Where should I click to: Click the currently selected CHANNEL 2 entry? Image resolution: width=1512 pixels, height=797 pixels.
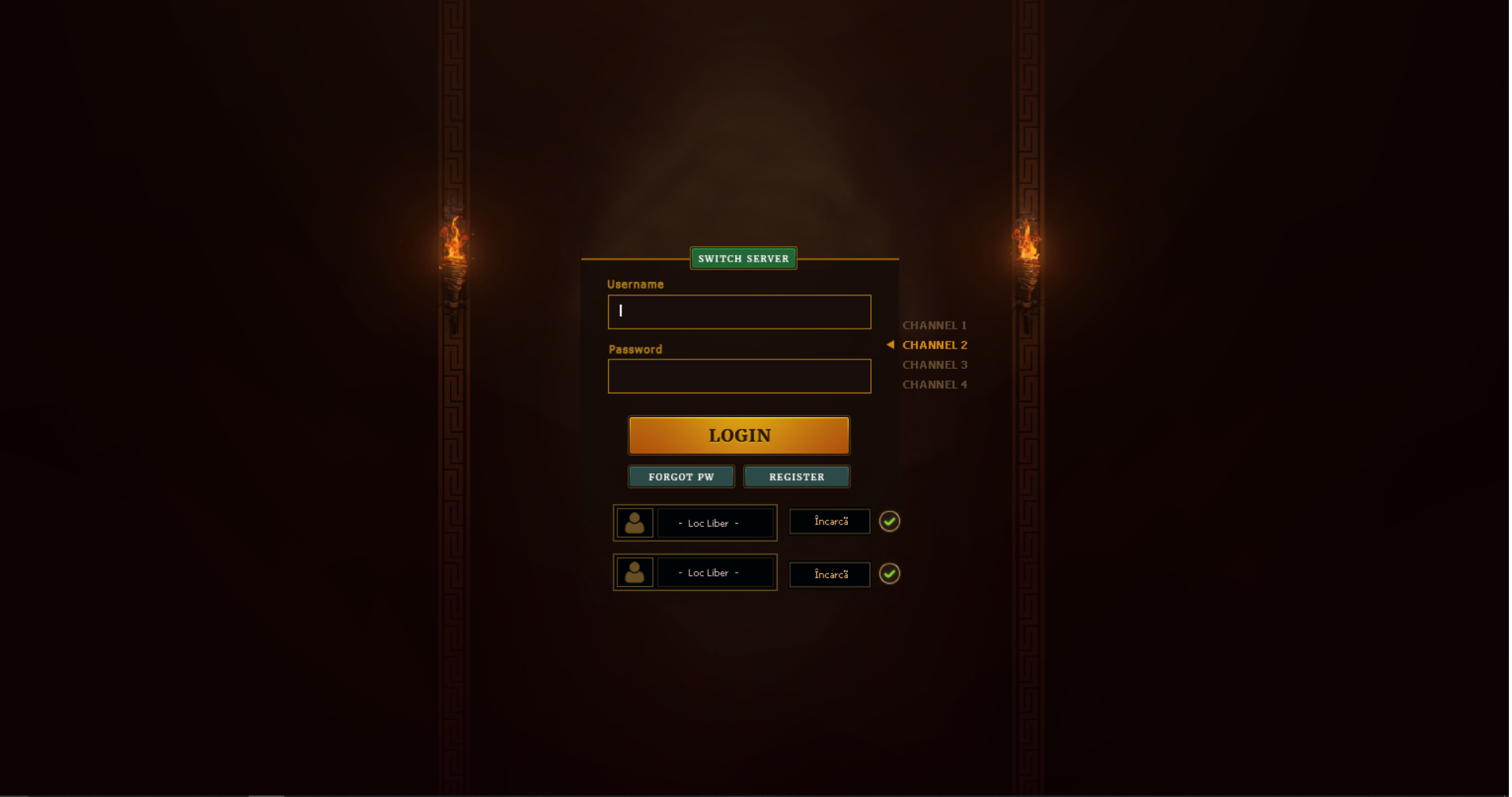(934, 344)
